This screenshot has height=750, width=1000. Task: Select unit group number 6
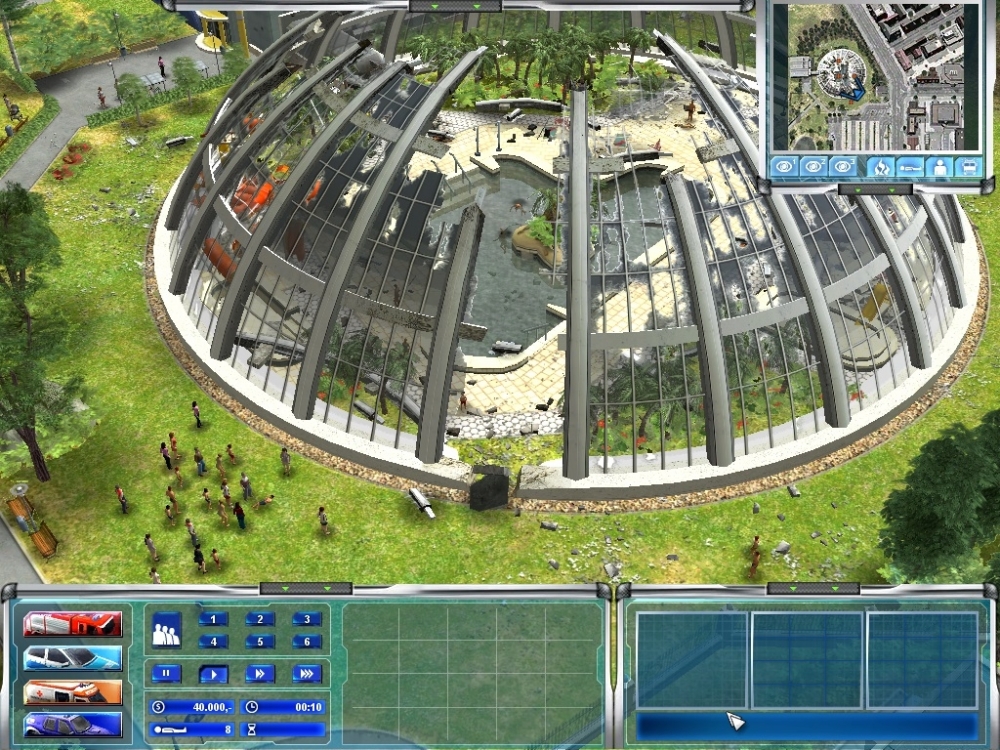pos(306,642)
